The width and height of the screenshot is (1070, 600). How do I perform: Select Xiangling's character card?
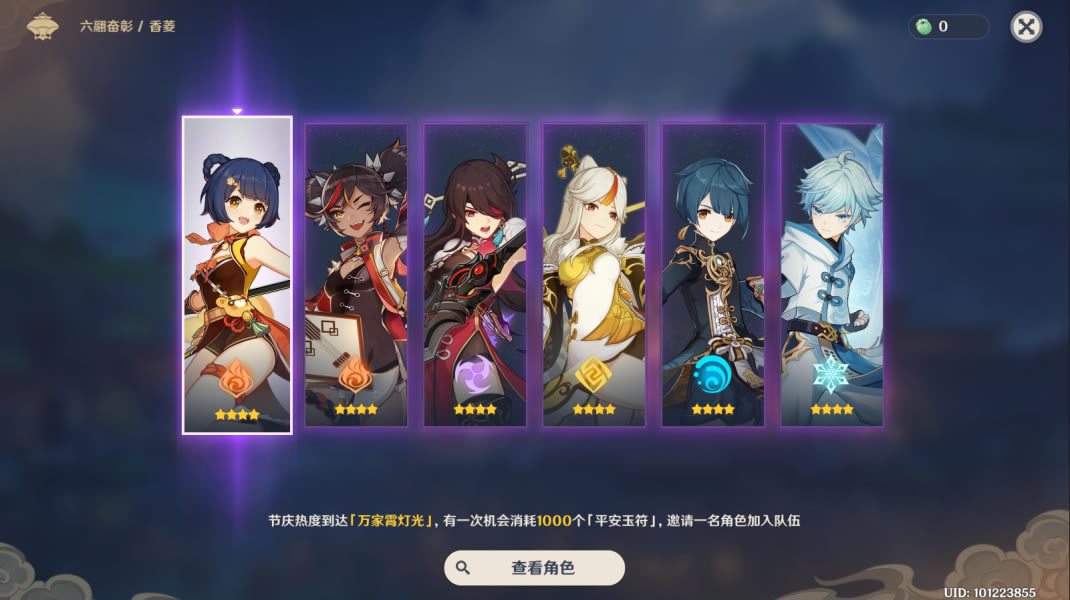click(237, 275)
